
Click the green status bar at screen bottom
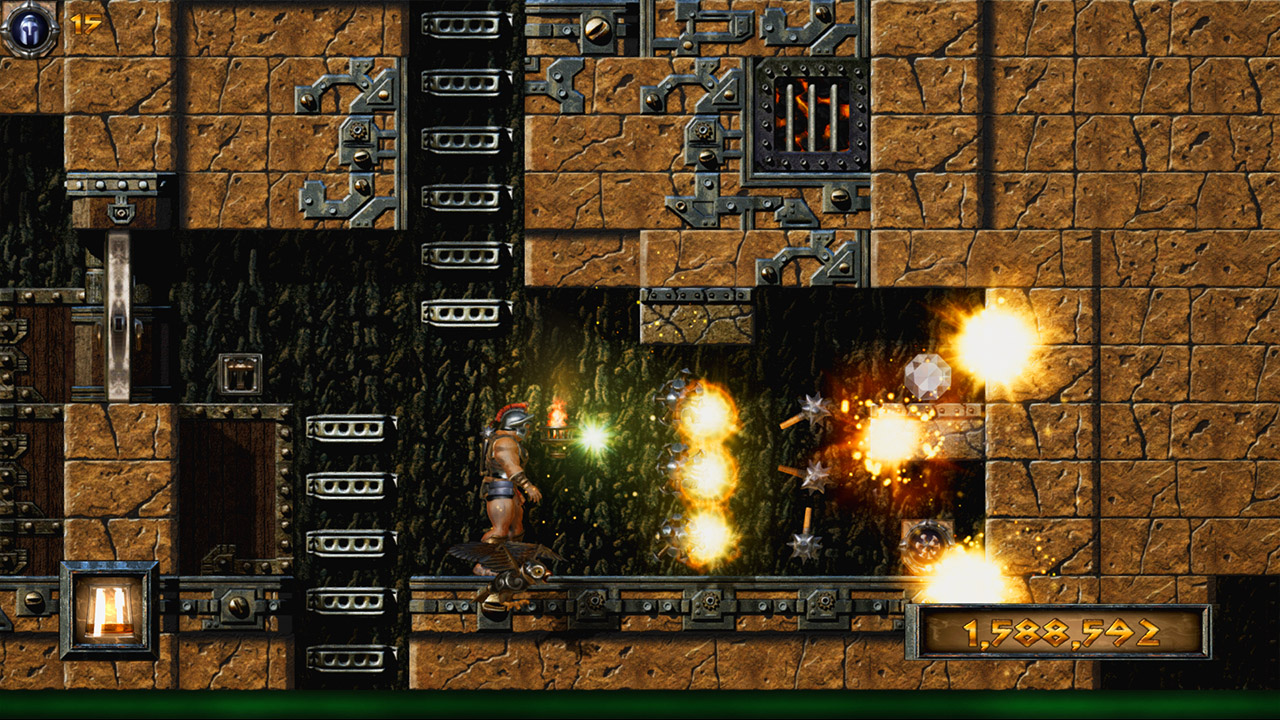[x=640, y=705]
